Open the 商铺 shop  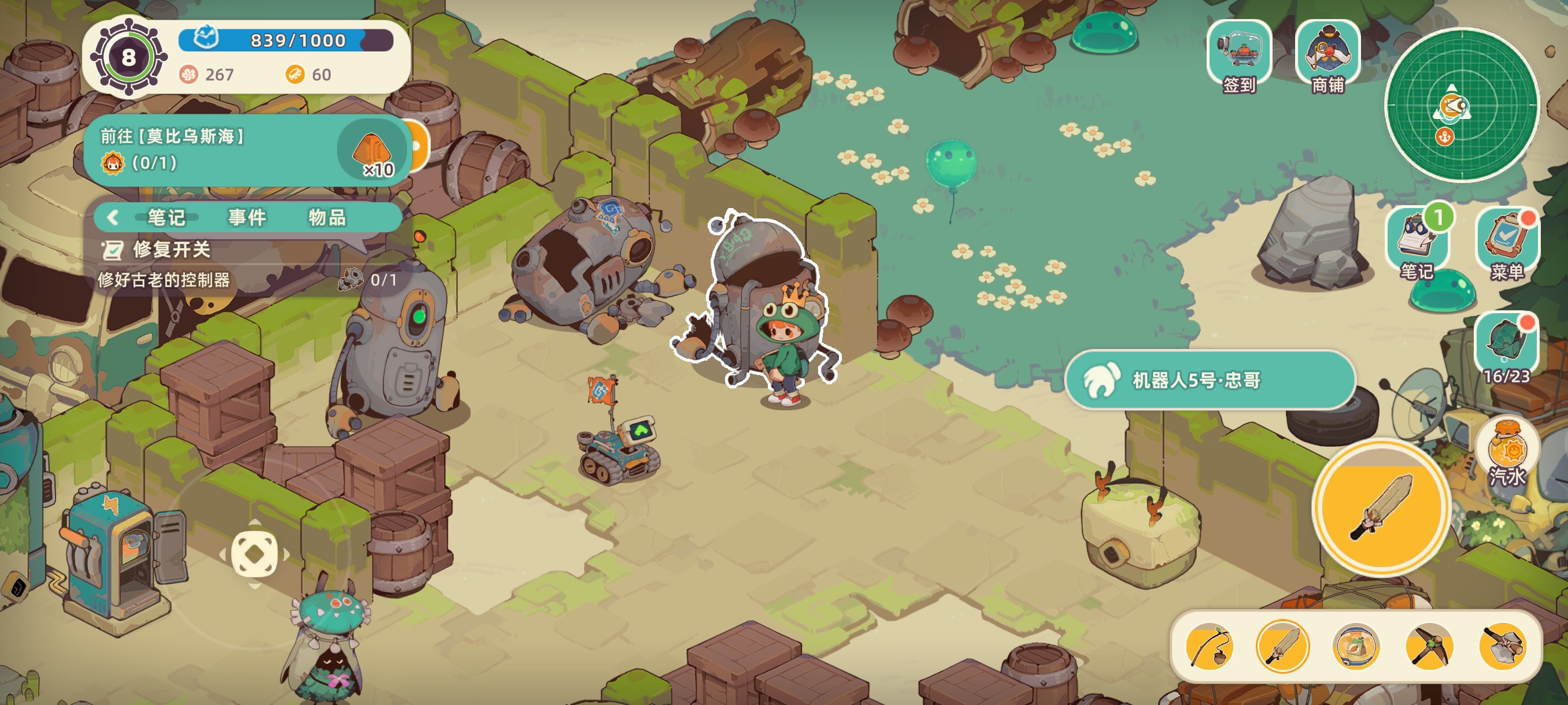pyautogui.click(x=1327, y=56)
